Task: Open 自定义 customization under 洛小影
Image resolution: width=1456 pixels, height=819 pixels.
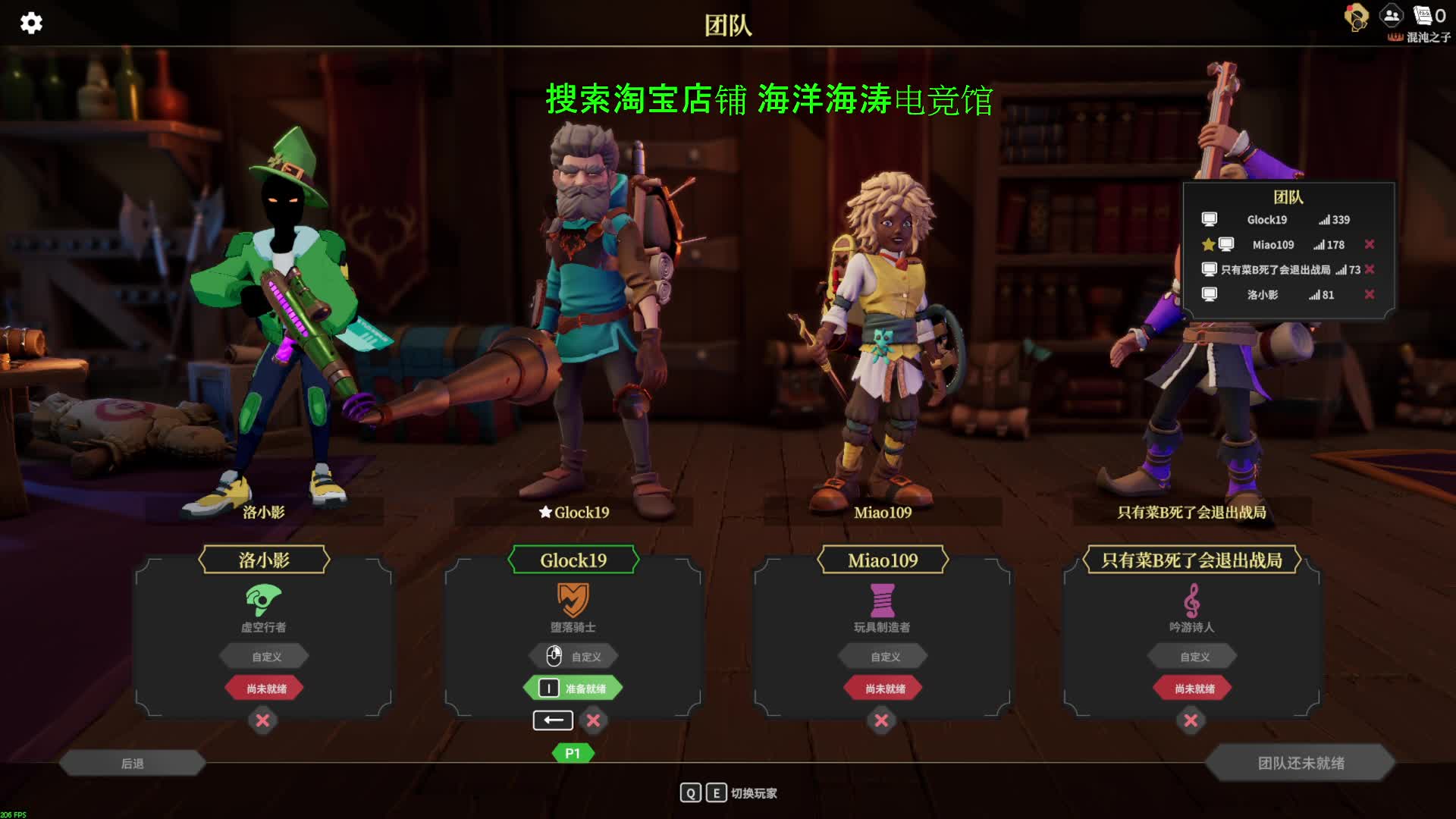Action: pyautogui.click(x=265, y=657)
